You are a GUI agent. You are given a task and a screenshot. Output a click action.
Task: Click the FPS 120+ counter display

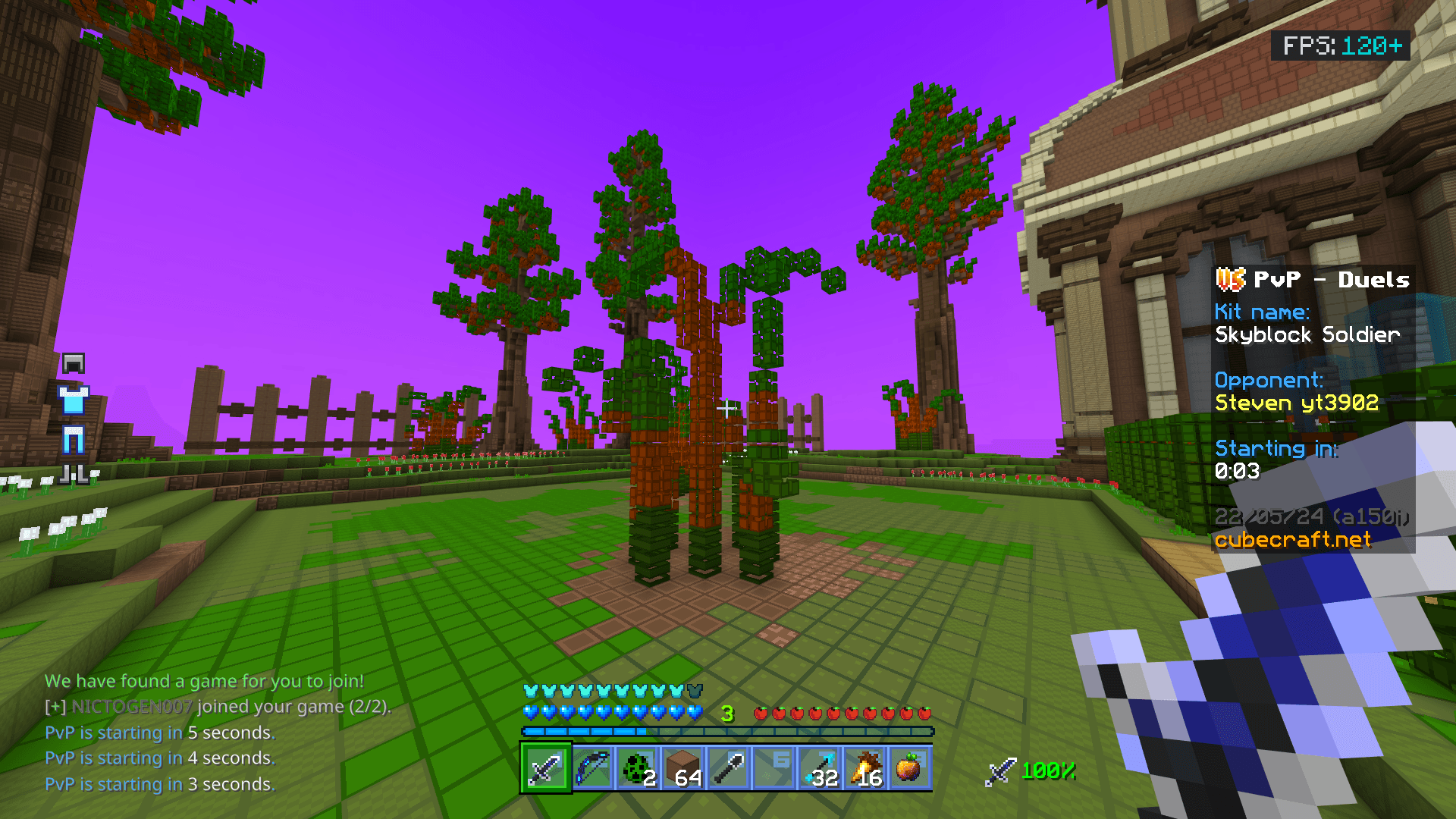[1341, 46]
